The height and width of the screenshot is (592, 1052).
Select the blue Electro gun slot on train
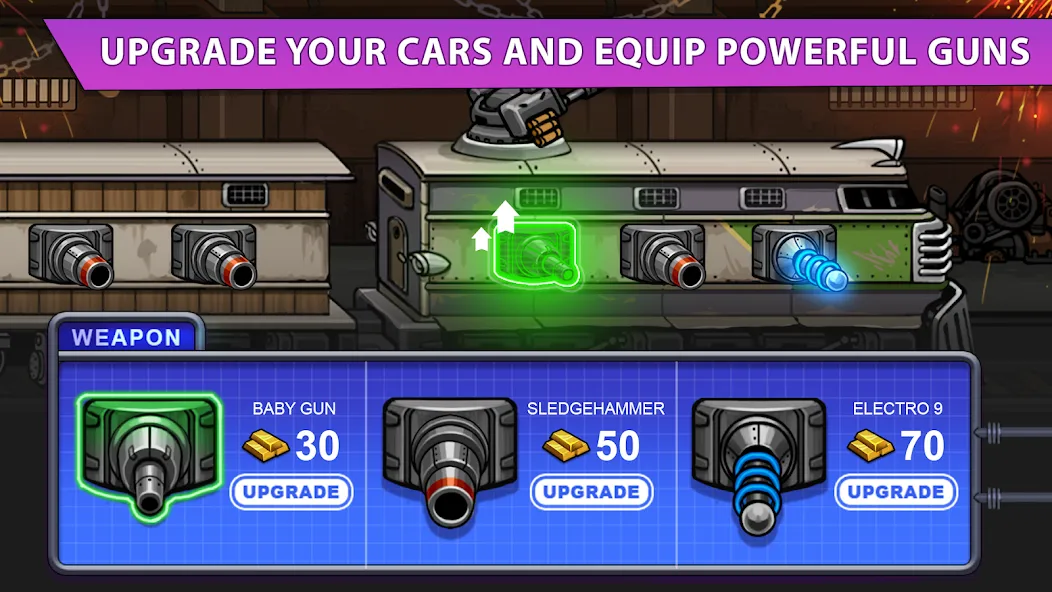coord(799,258)
